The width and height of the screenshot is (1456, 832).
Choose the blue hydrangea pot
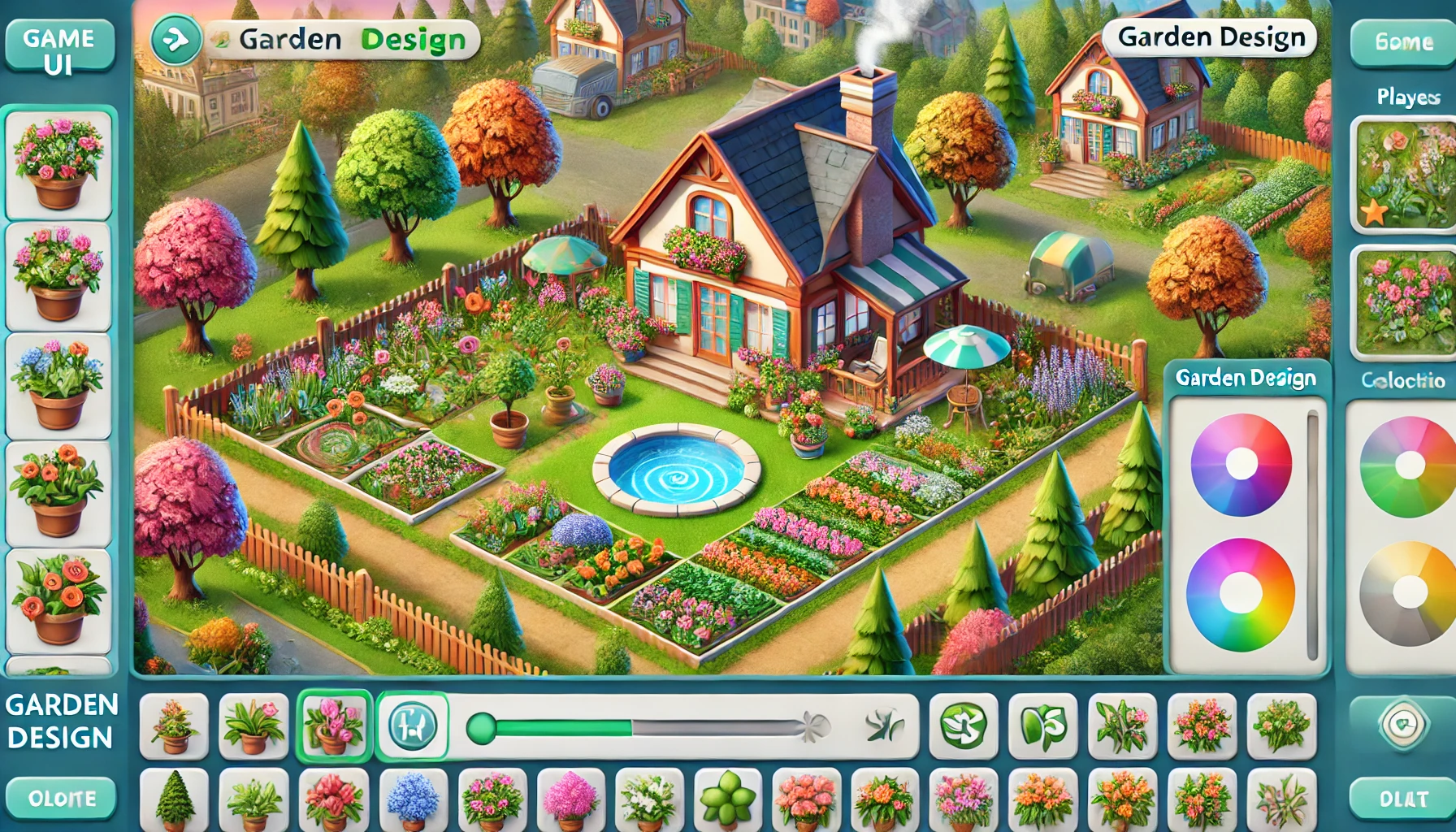pyautogui.click(x=413, y=800)
